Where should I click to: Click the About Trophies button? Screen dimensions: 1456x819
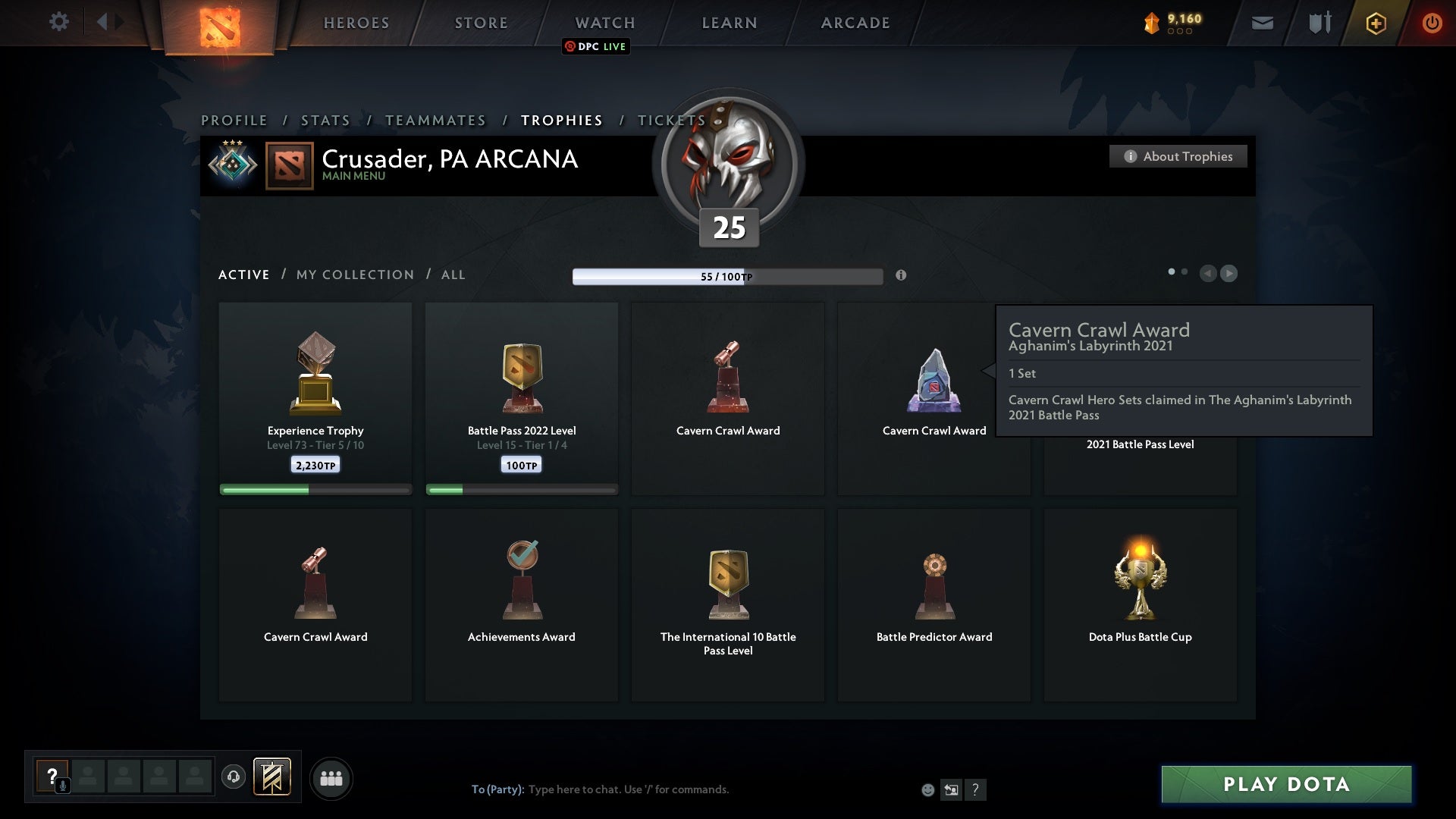[1178, 156]
